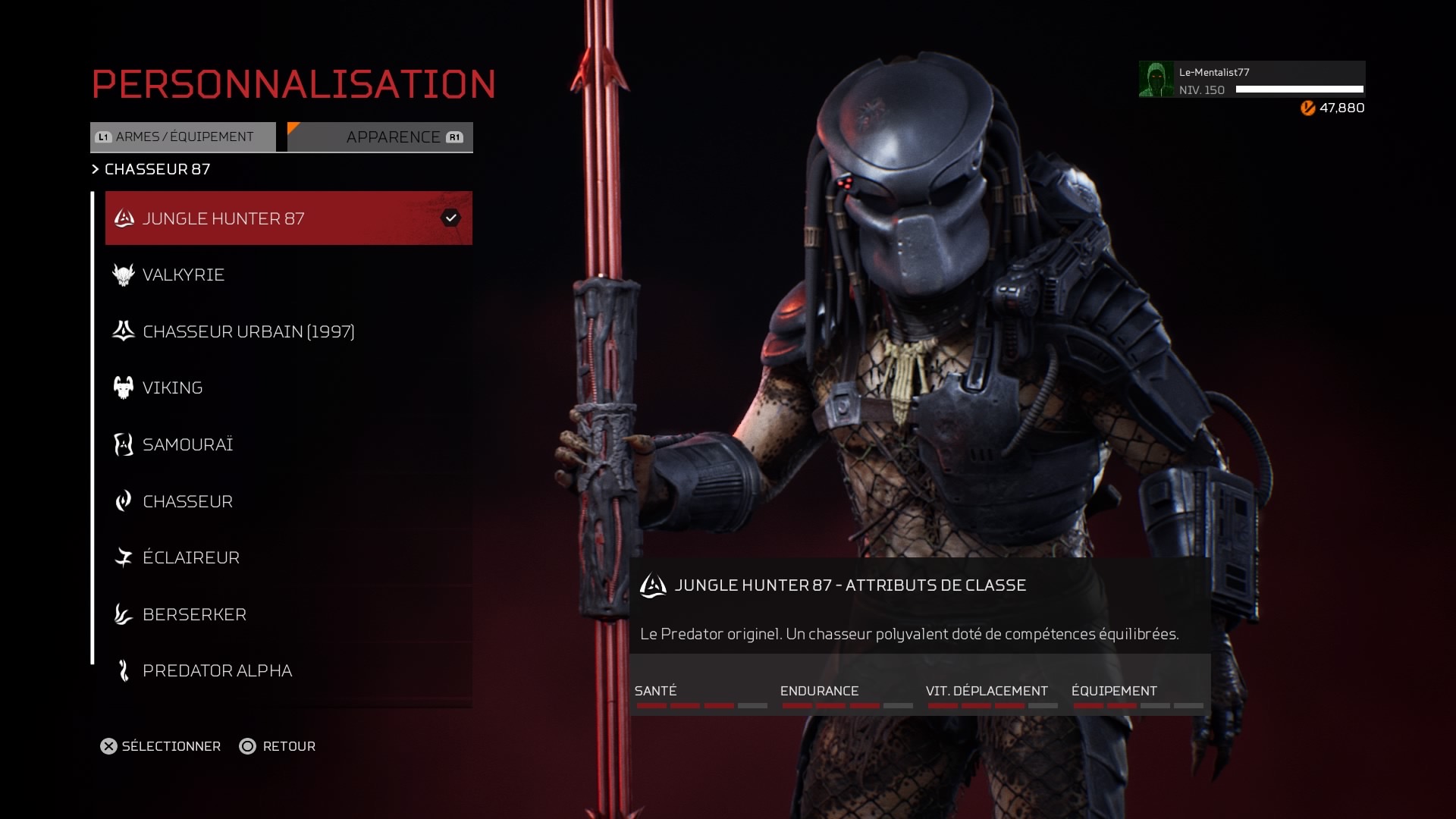The height and width of the screenshot is (819, 1456).
Task: Choose the Éclaireur class
Action: pyautogui.click(x=288, y=557)
